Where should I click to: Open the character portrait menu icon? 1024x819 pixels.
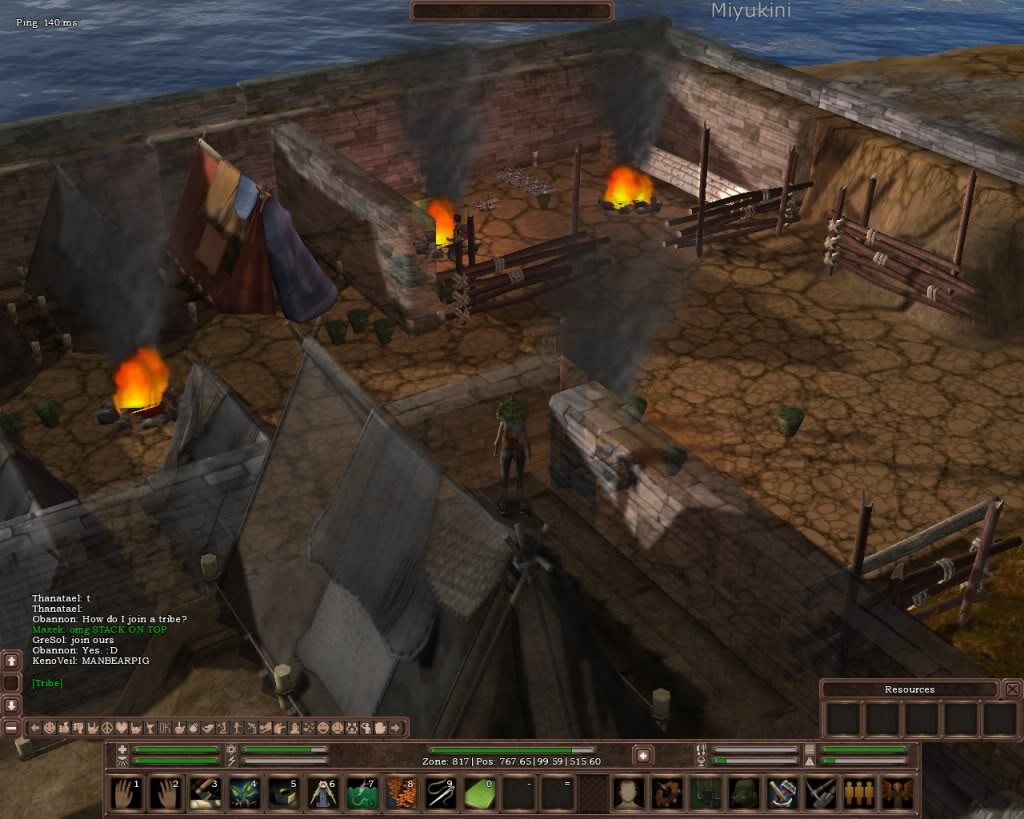pyautogui.click(x=628, y=793)
